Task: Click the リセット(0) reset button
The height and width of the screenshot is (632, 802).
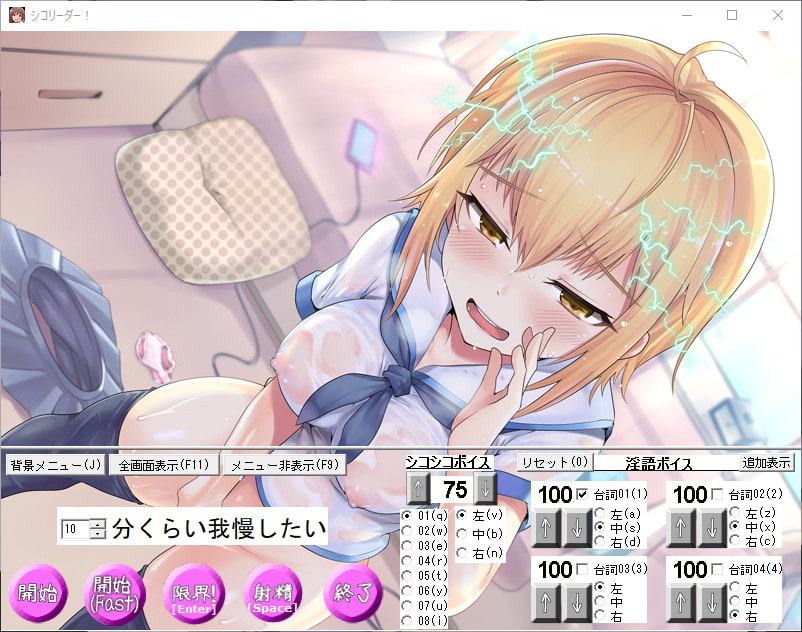Action: point(555,462)
